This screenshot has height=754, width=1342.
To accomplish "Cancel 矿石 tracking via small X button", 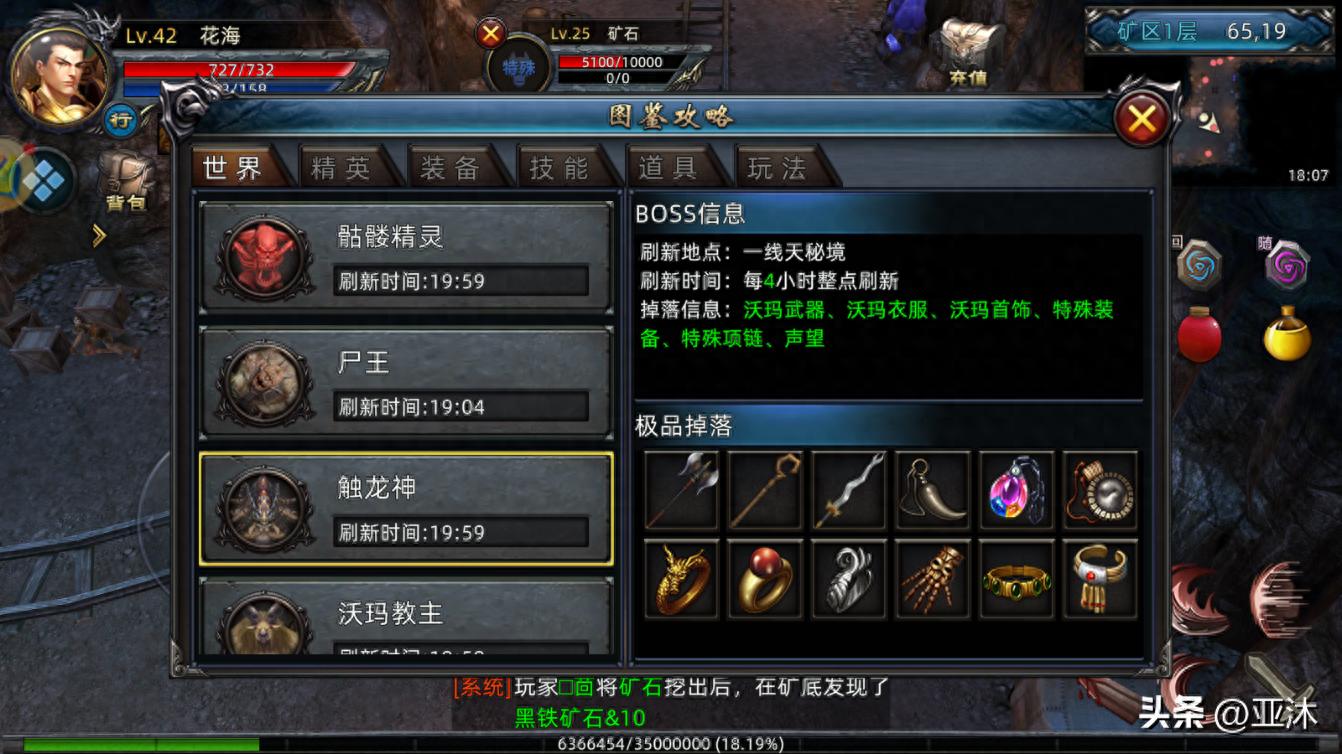I will (x=489, y=32).
